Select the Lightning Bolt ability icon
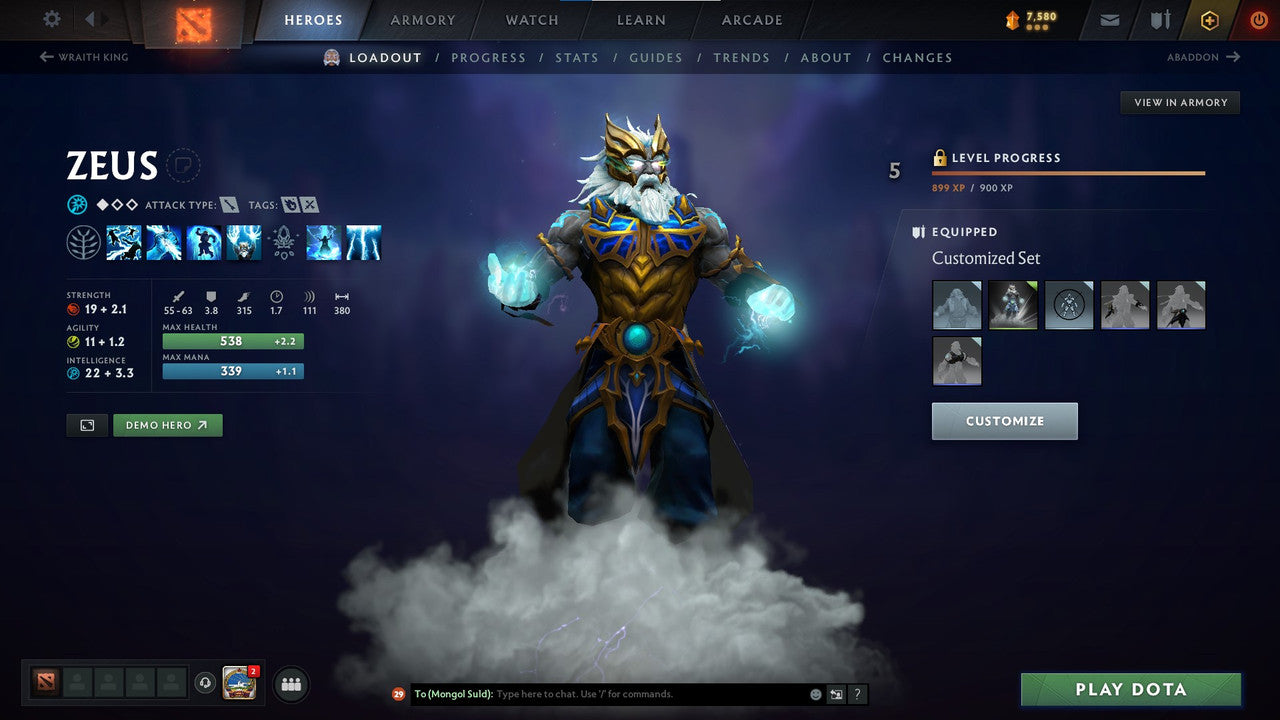The height and width of the screenshot is (720, 1280). coord(164,242)
